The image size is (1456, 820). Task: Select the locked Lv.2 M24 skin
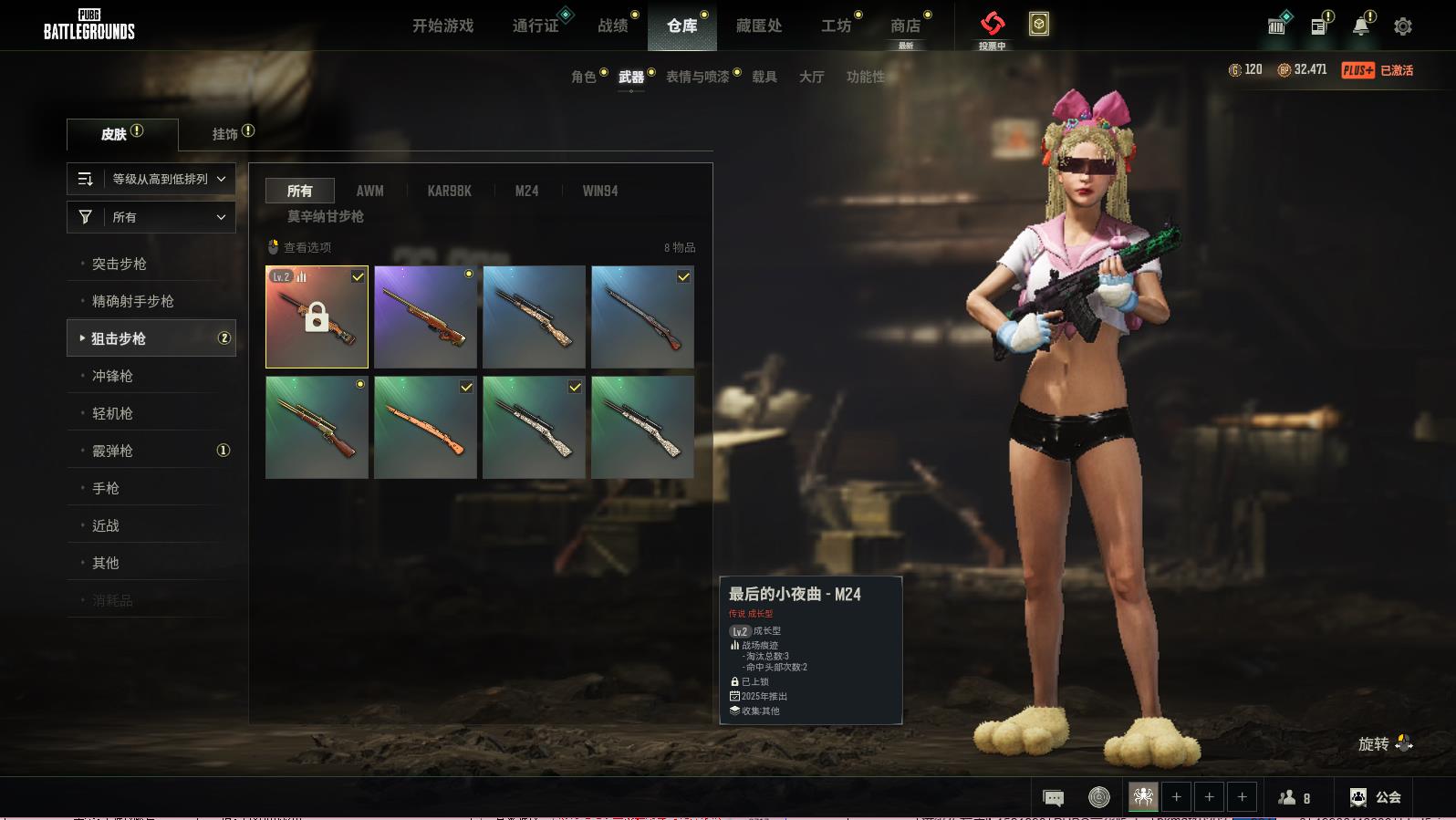pyautogui.click(x=317, y=317)
